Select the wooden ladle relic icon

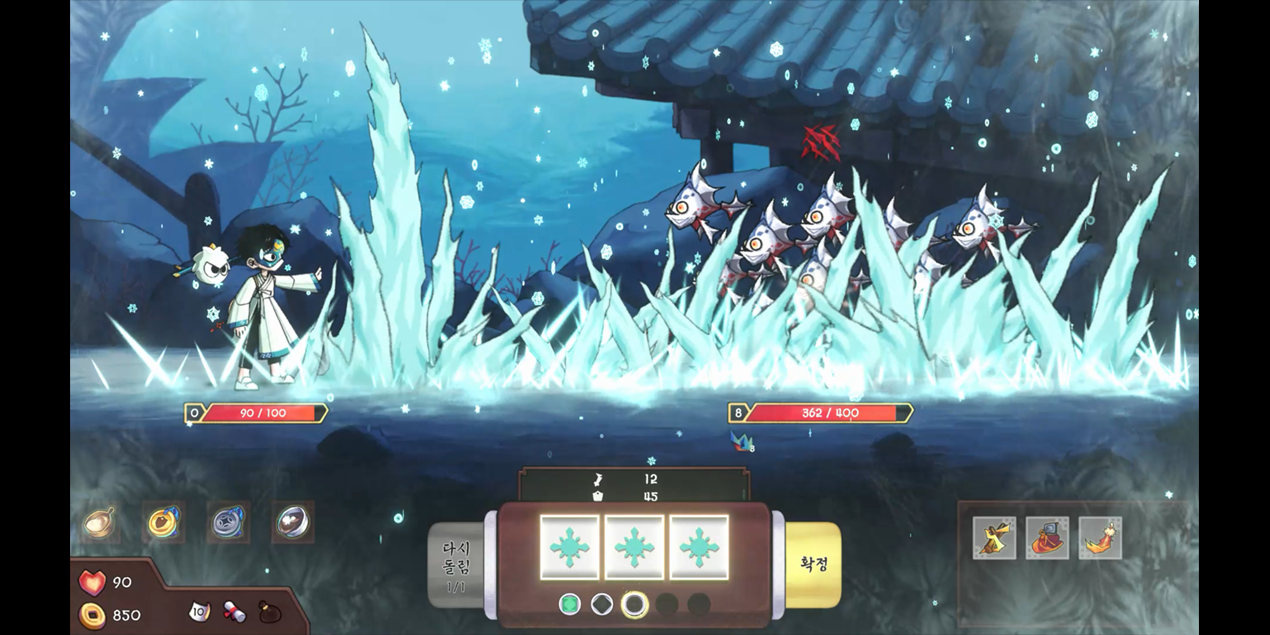point(99,521)
